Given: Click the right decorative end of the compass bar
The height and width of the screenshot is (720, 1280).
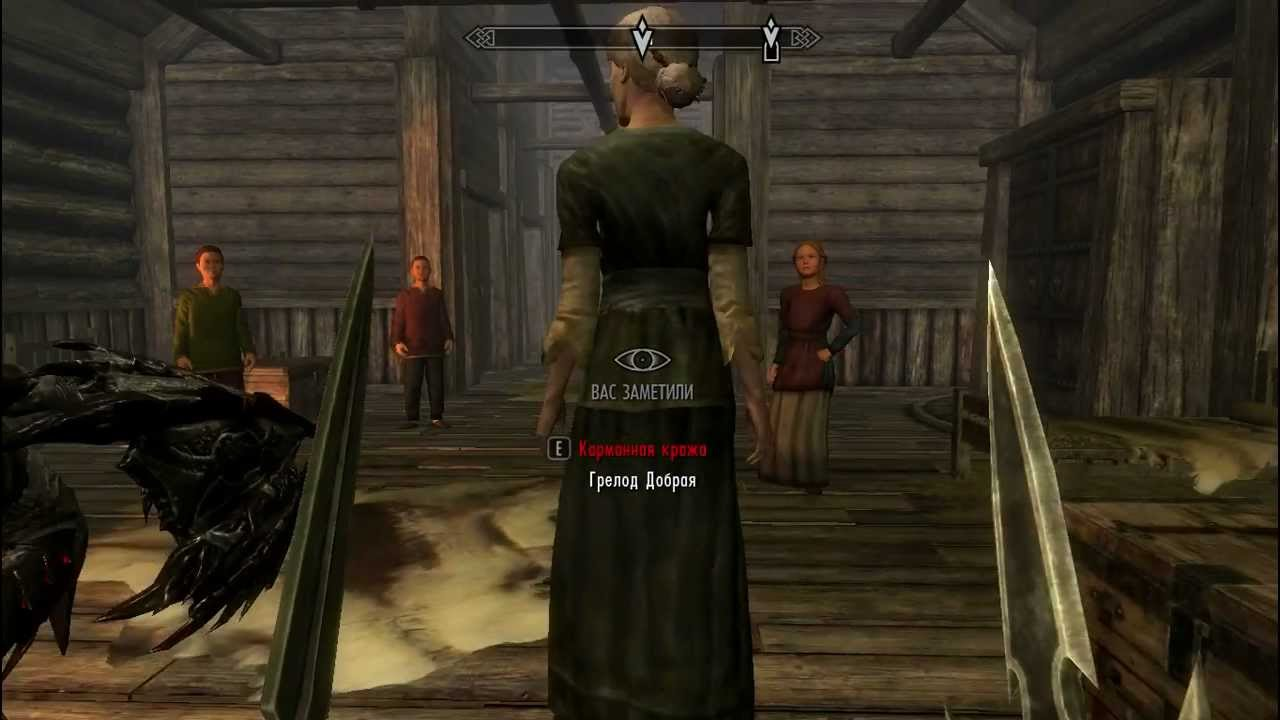Looking at the screenshot, I should [805, 38].
